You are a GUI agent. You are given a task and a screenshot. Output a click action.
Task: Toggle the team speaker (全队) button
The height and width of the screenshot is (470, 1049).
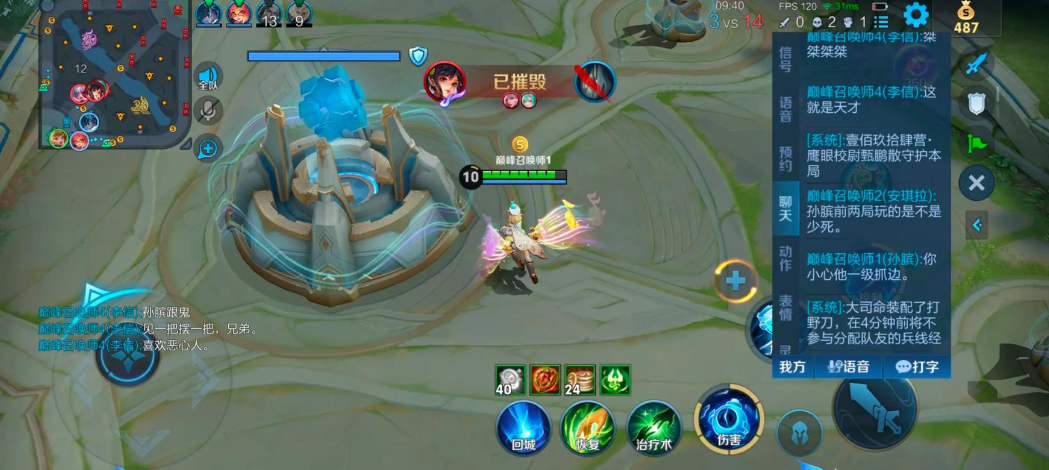coord(208,78)
